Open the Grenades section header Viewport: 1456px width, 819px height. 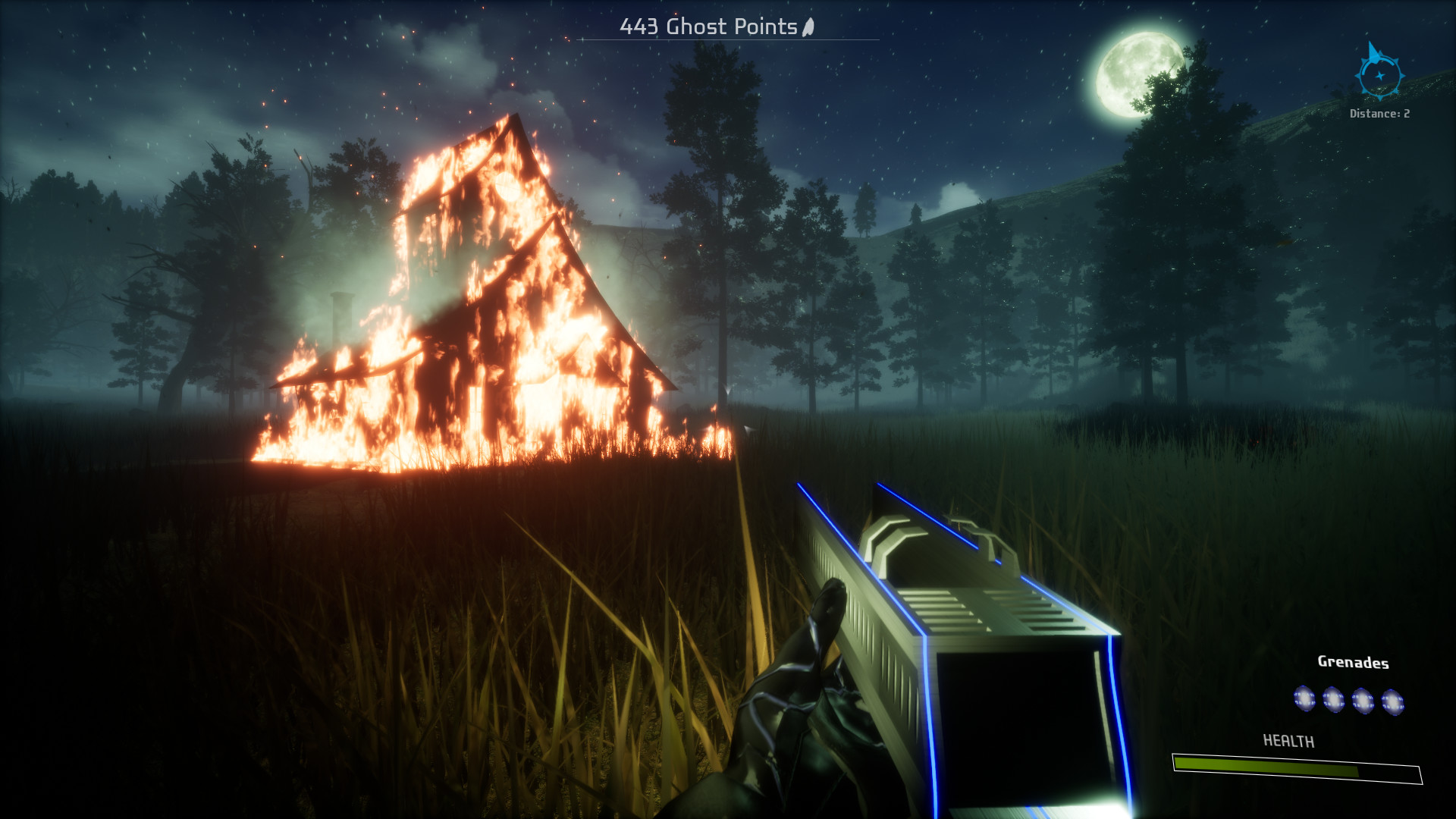point(1353,661)
